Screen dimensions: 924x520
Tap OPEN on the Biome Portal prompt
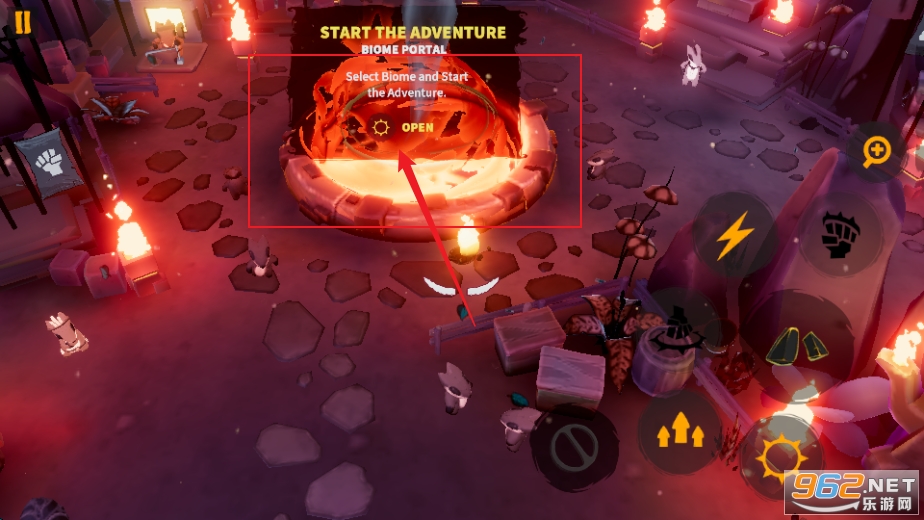tap(417, 127)
